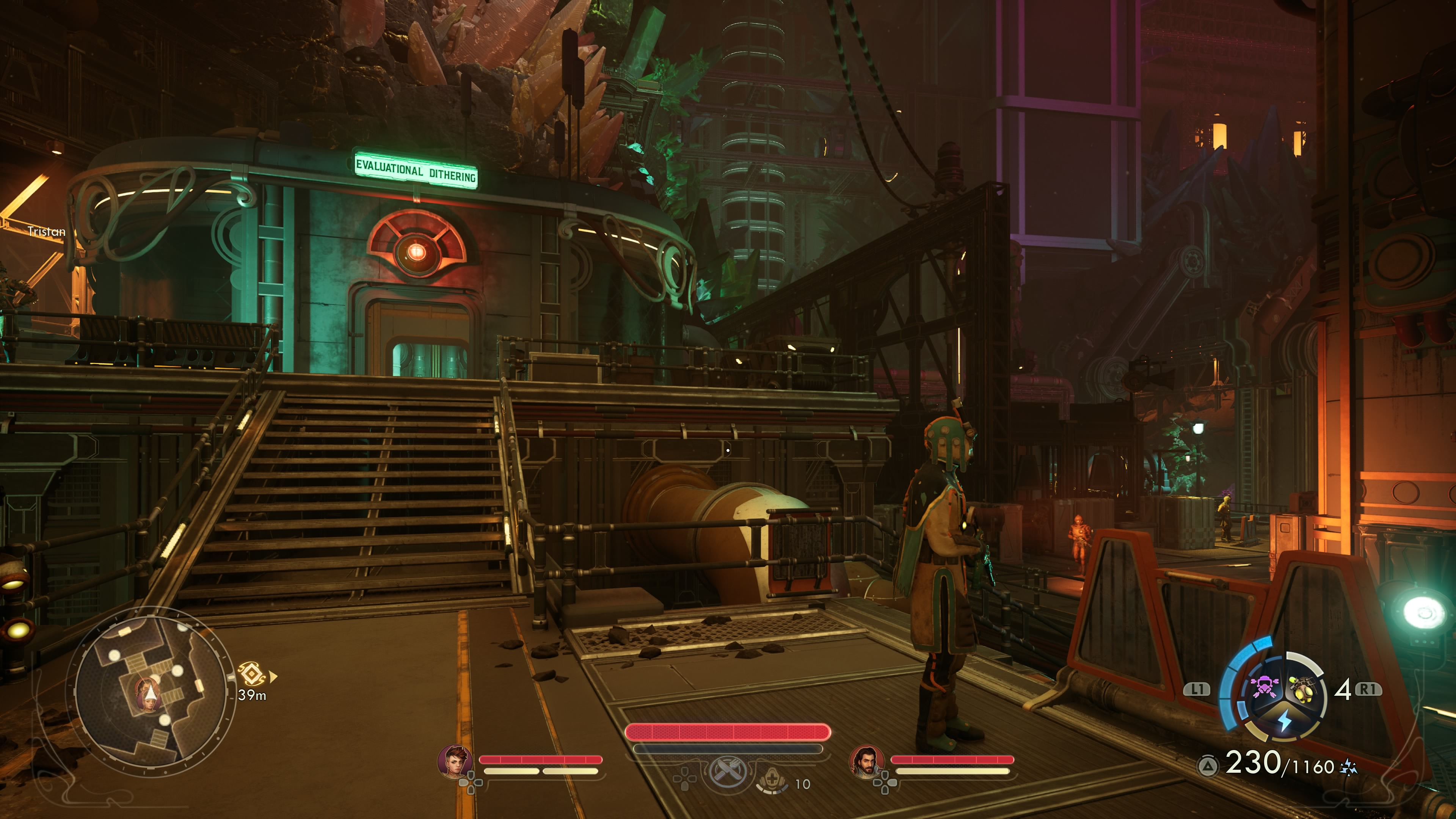
Task: Click the red-haired companion portrait
Action: tap(455, 761)
